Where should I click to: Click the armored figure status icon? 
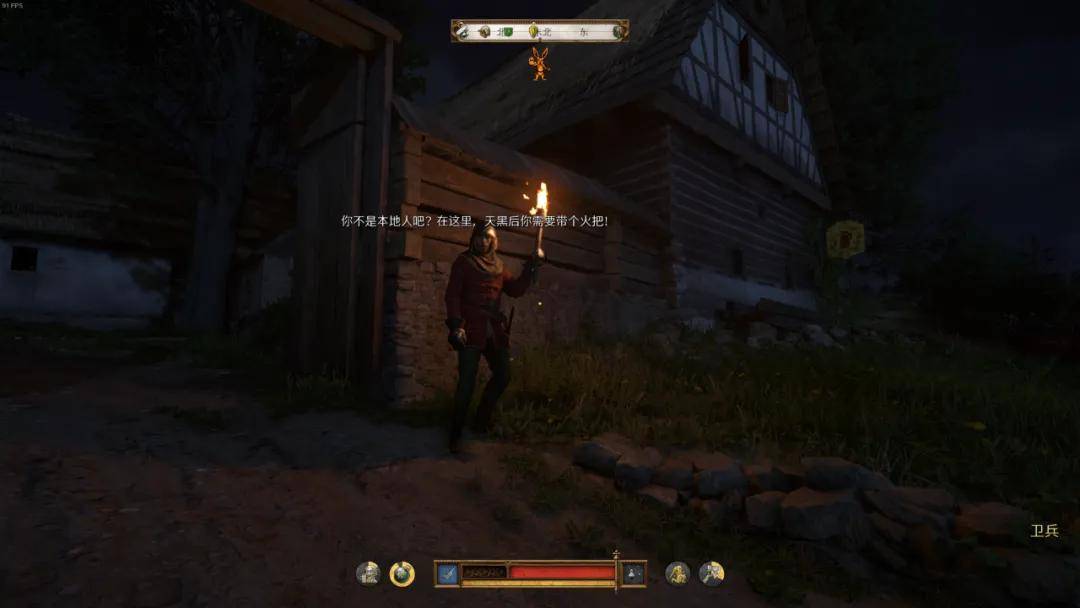pyautogui.click(x=368, y=573)
